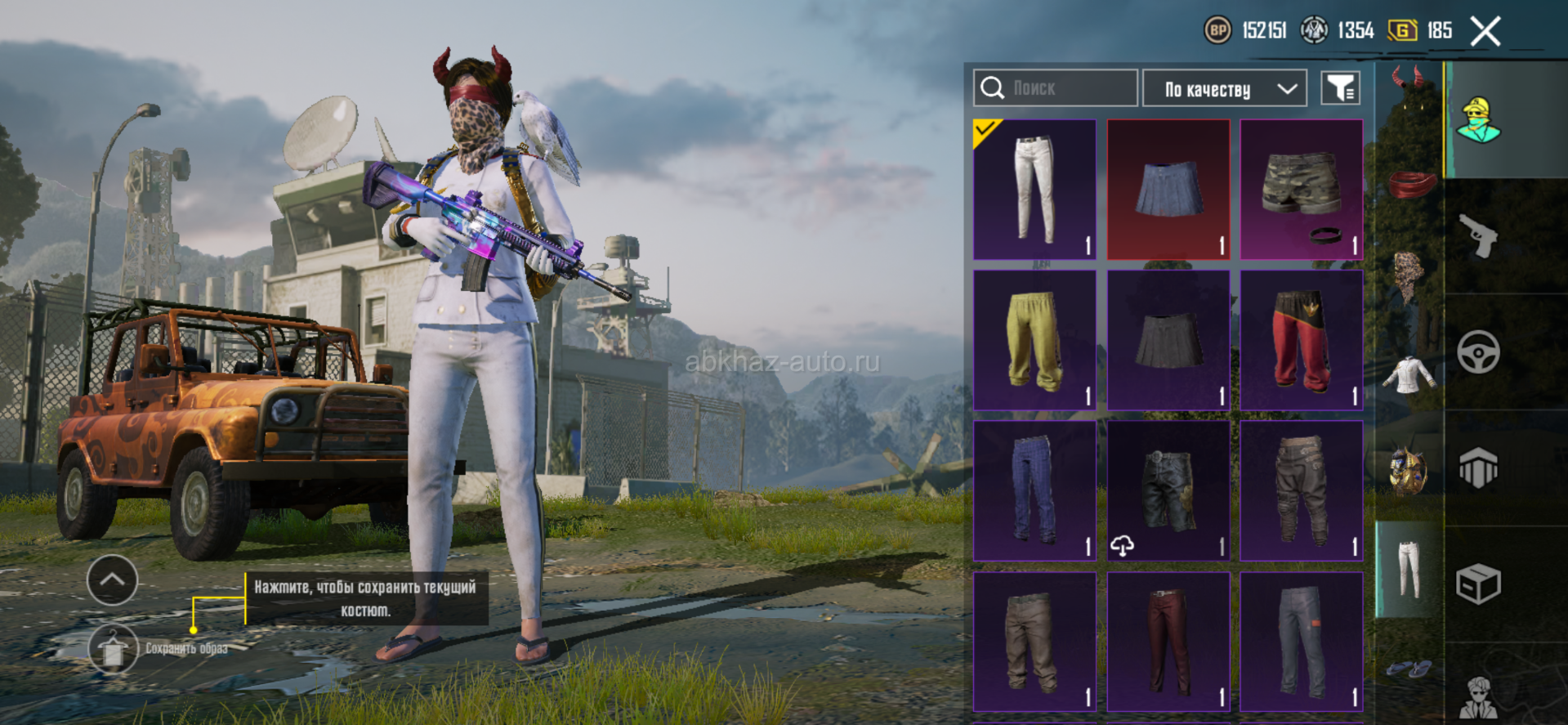Open the crate box tab
The width and height of the screenshot is (1568, 725).
pyautogui.click(x=1478, y=584)
